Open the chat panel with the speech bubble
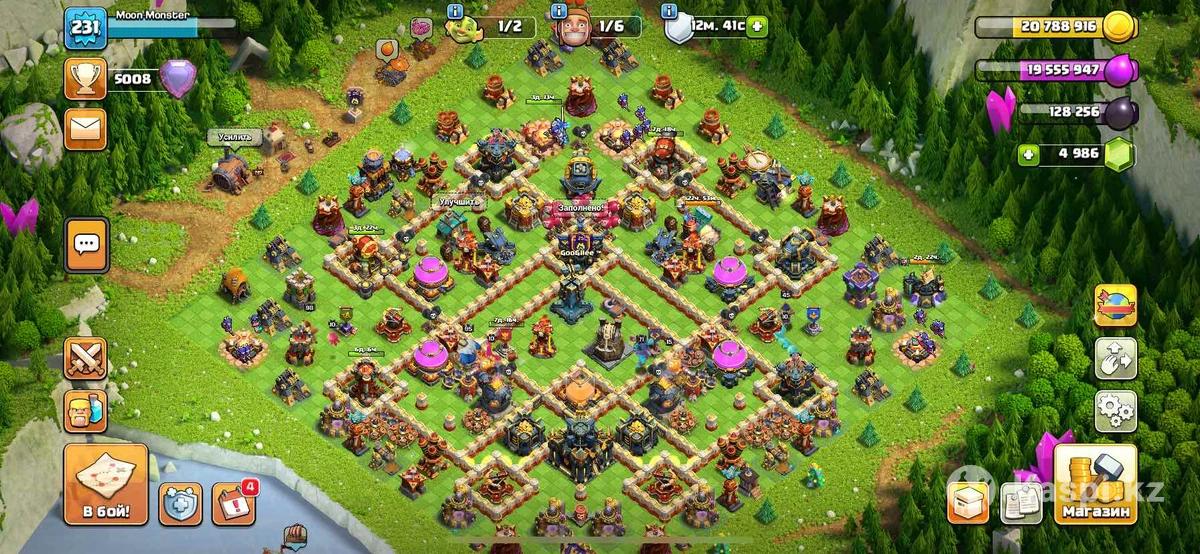Screen dimensions: 1200x554 click(87, 244)
